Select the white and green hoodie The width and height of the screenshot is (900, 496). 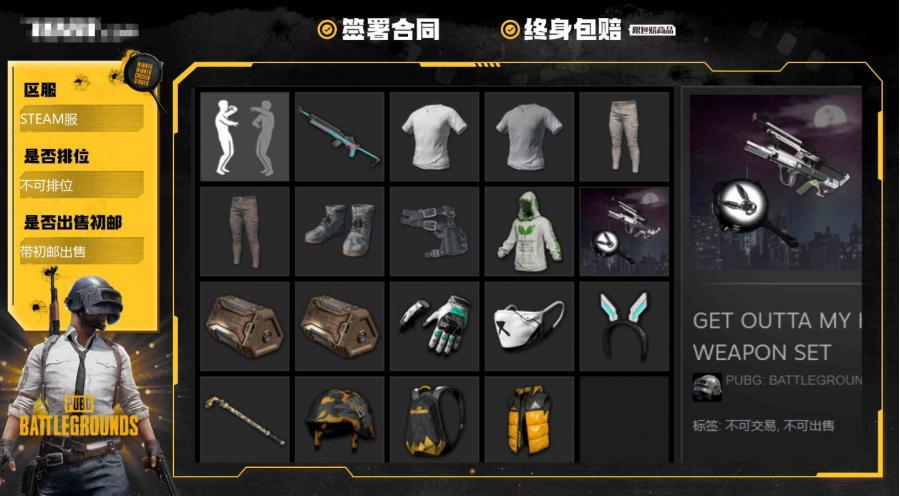tap(529, 231)
